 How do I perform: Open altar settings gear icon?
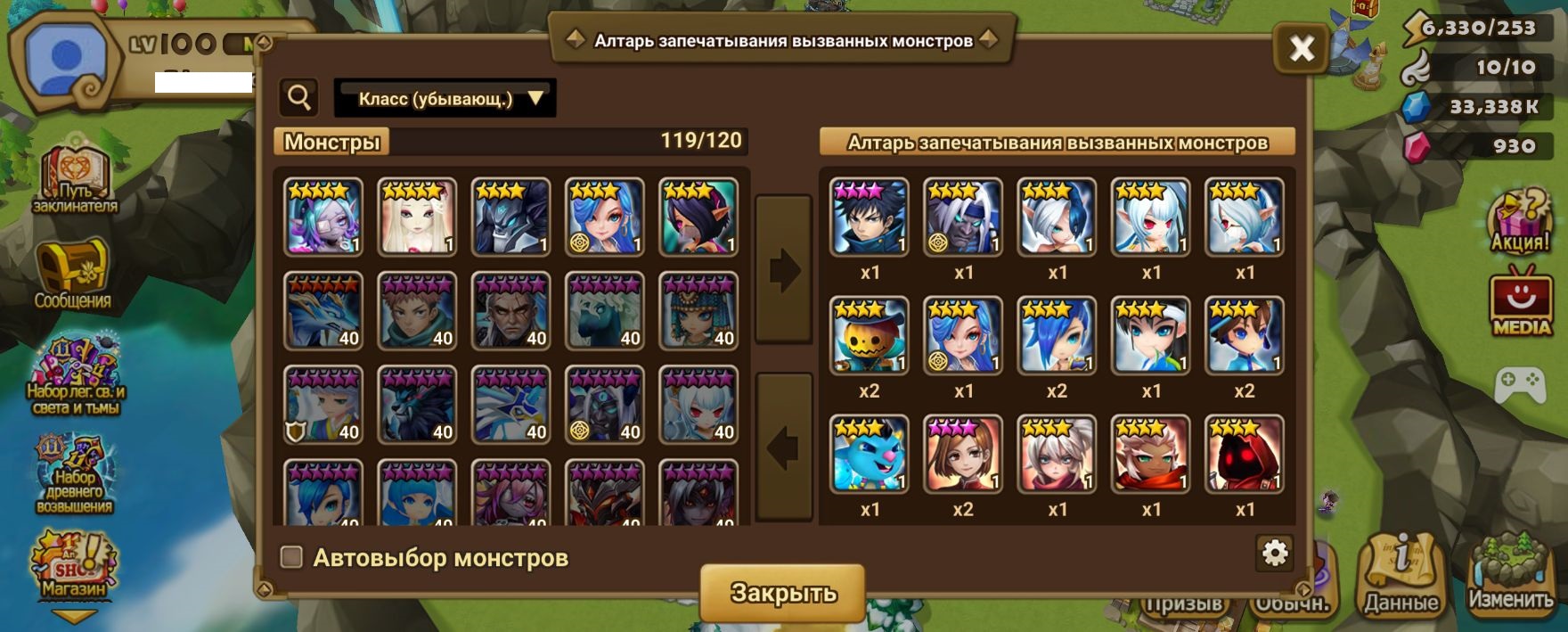coord(1275,554)
